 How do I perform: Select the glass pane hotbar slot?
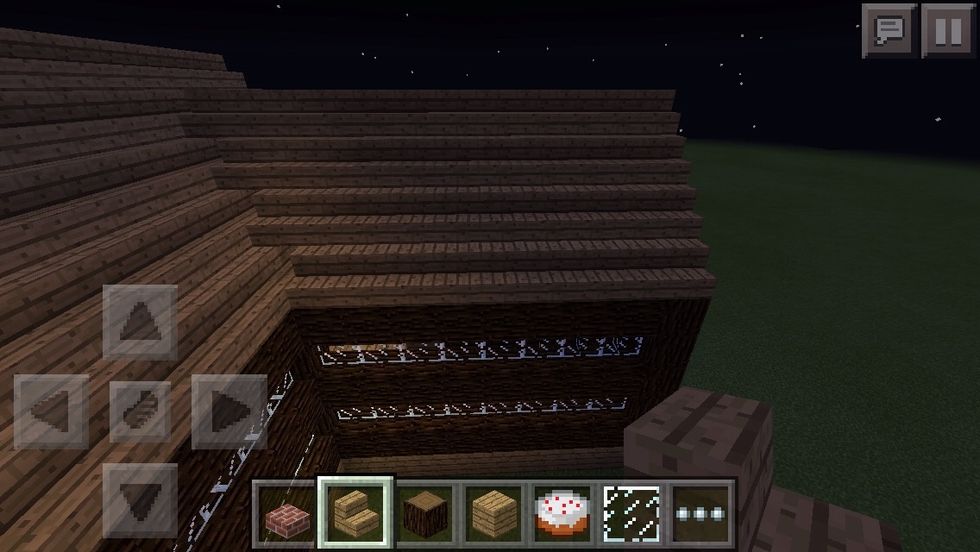tap(632, 514)
